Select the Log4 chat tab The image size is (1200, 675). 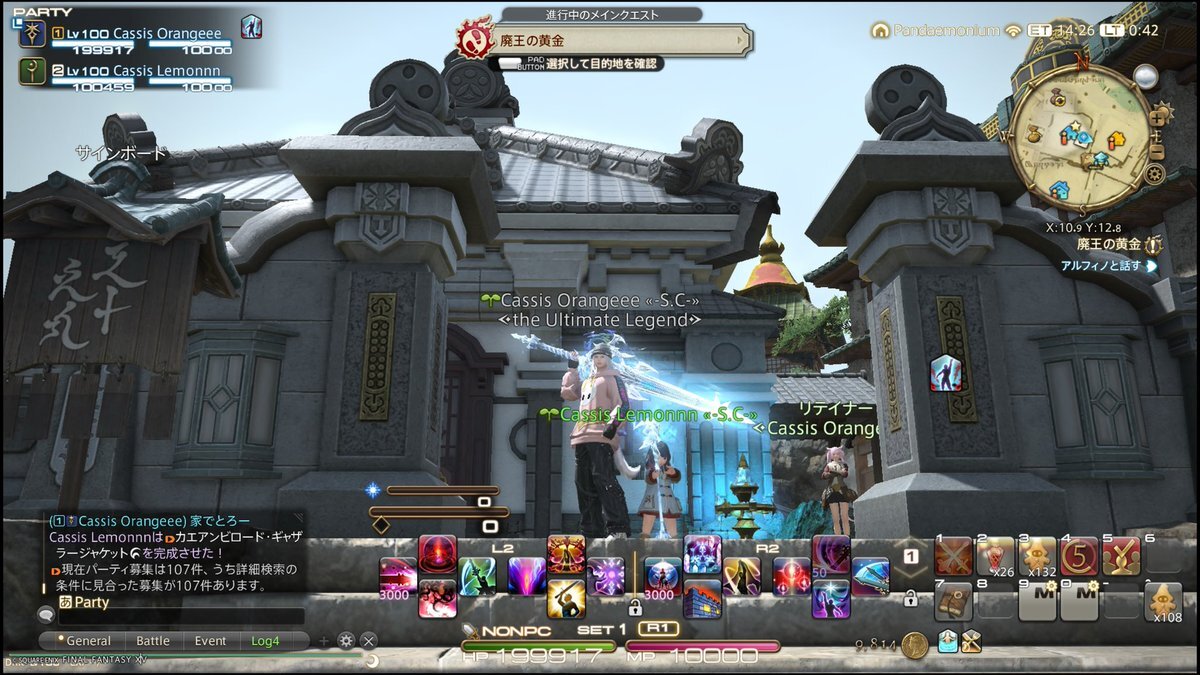pos(266,641)
